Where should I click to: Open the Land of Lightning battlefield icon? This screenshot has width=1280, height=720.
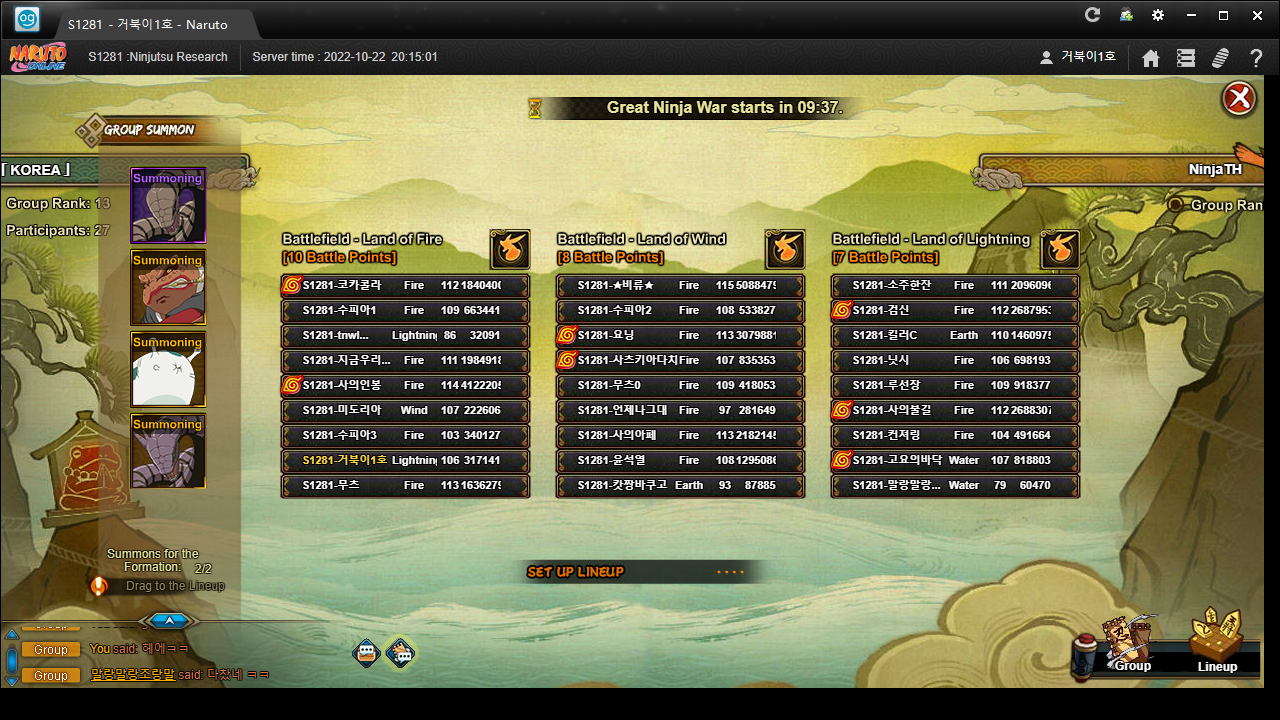click(x=1059, y=249)
